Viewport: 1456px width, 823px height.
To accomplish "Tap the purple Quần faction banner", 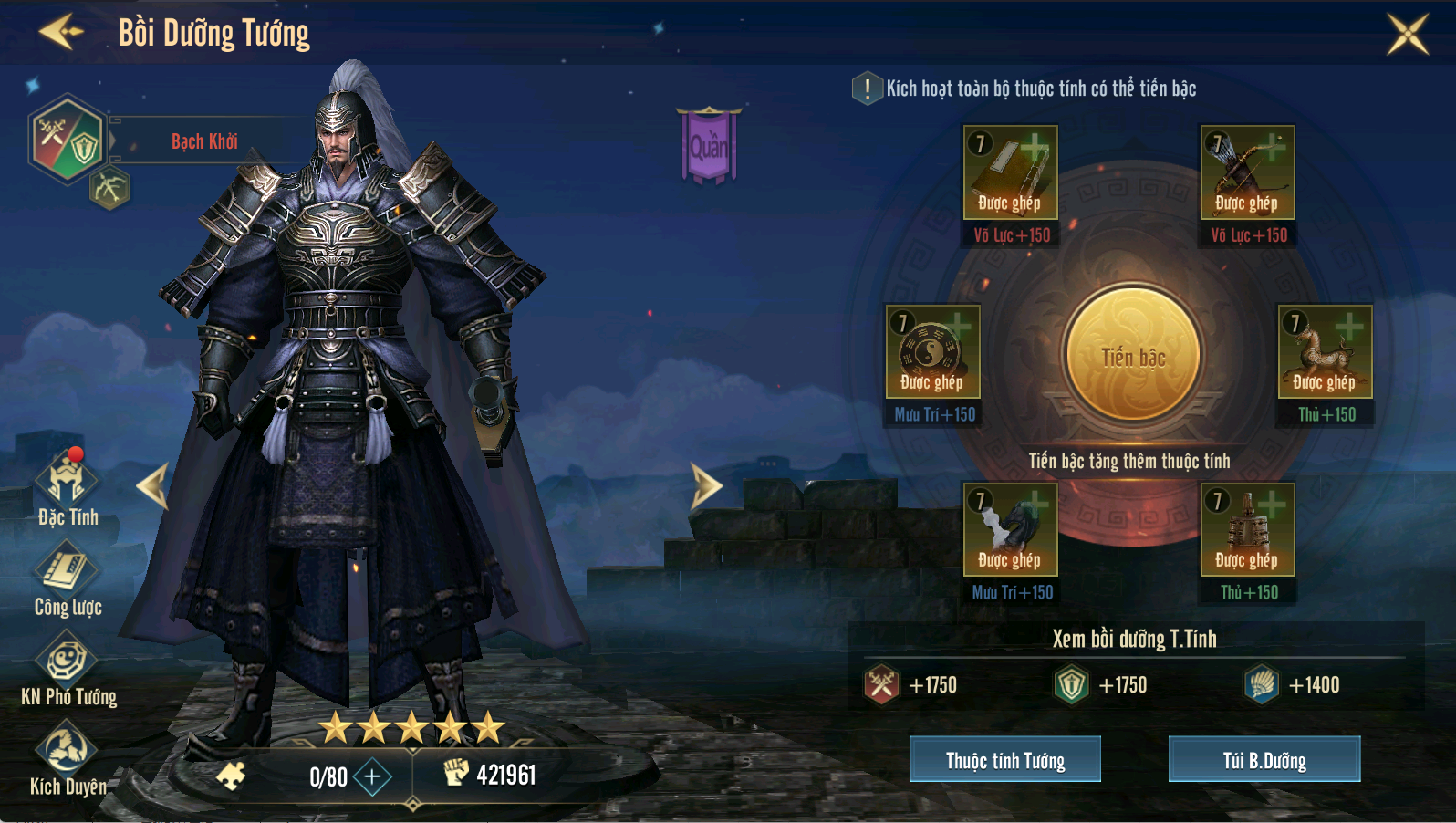I will (x=708, y=145).
